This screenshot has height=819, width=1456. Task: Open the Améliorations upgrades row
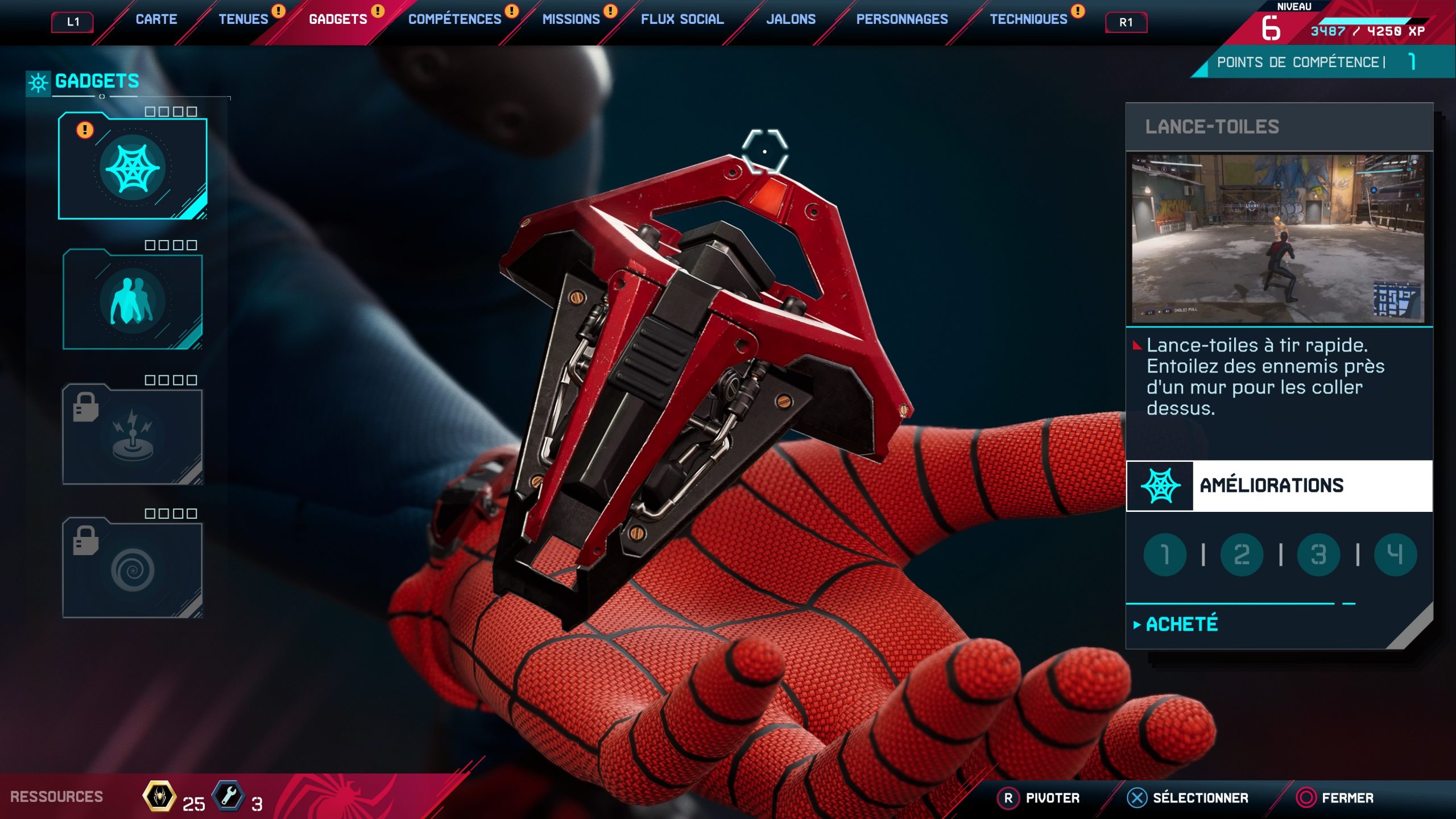pos(1279,486)
